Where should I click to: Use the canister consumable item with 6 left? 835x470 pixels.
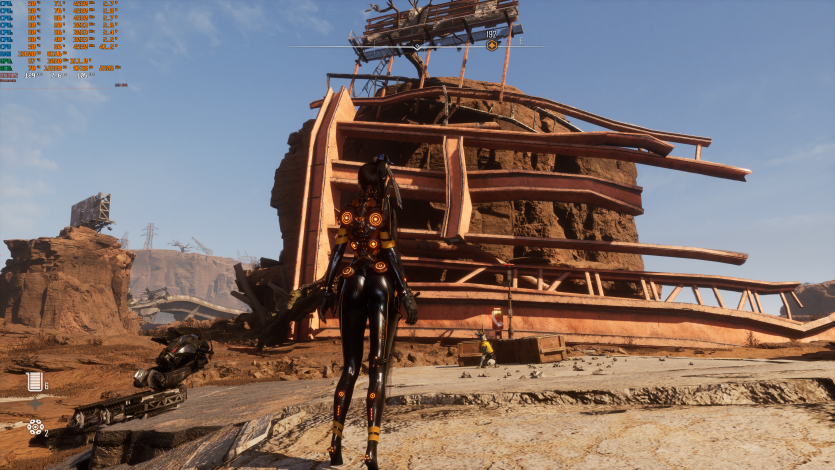coord(35,381)
